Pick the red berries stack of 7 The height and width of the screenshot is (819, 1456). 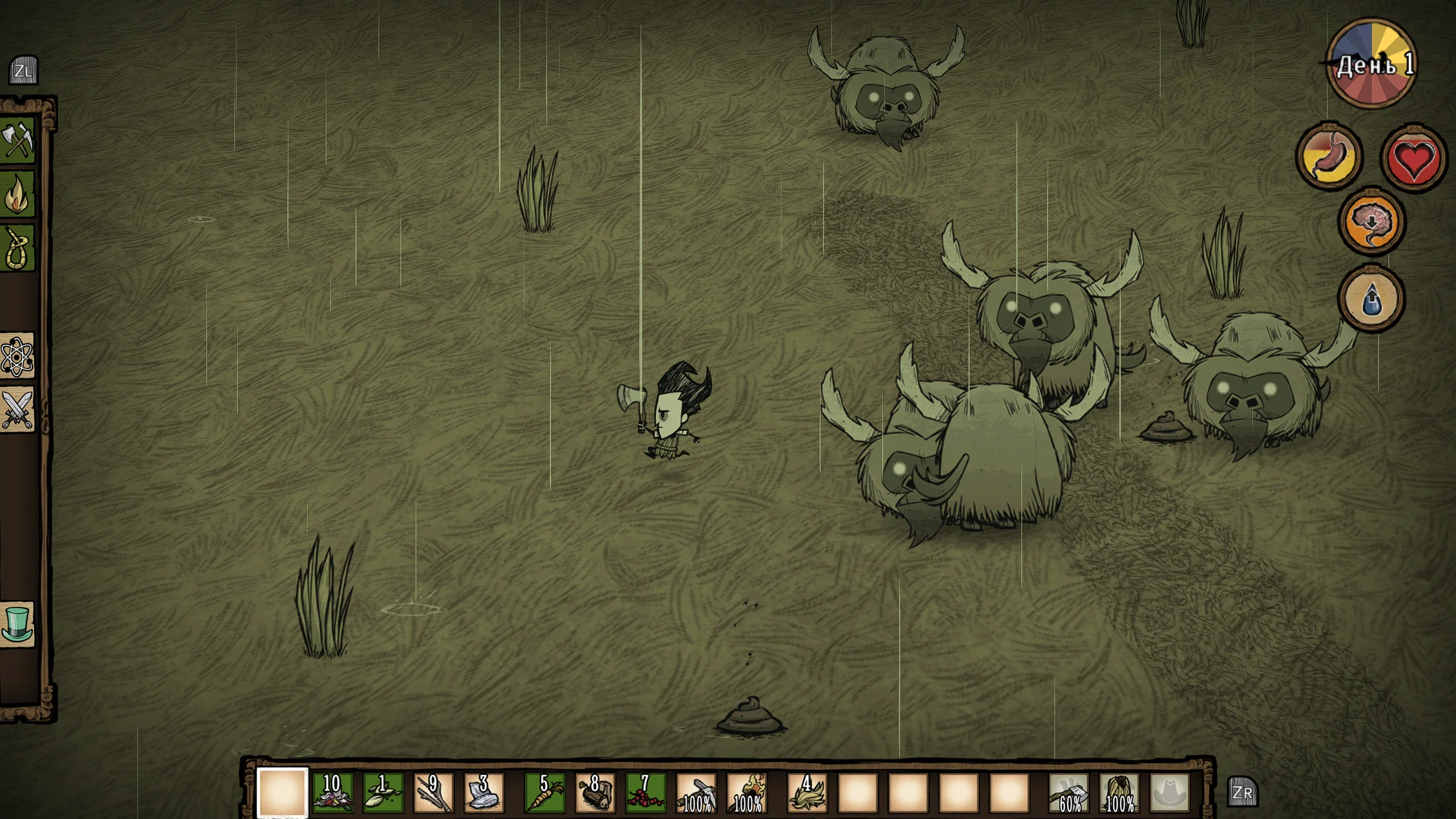[646, 792]
